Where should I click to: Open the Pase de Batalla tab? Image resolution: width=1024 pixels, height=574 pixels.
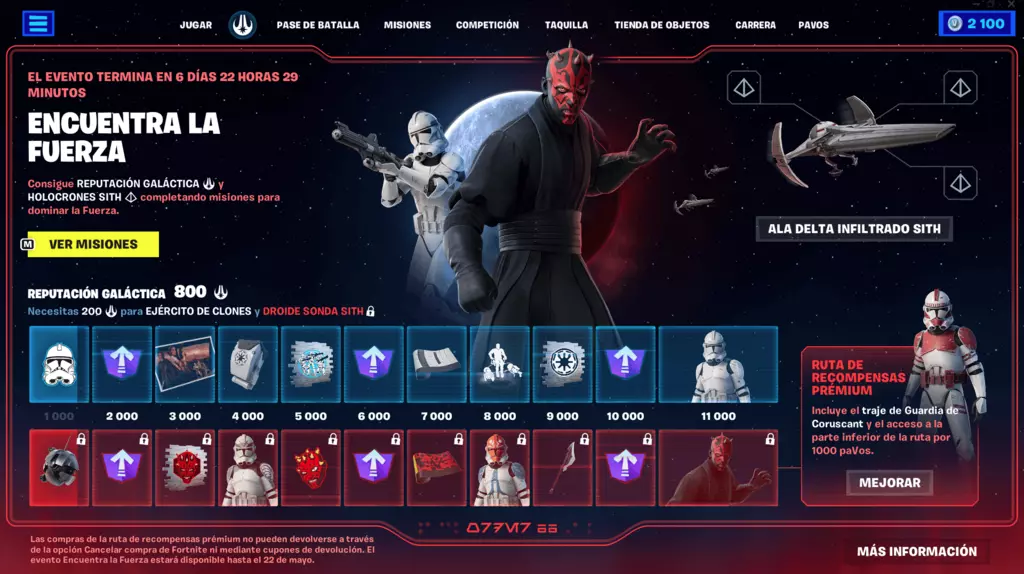318,25
